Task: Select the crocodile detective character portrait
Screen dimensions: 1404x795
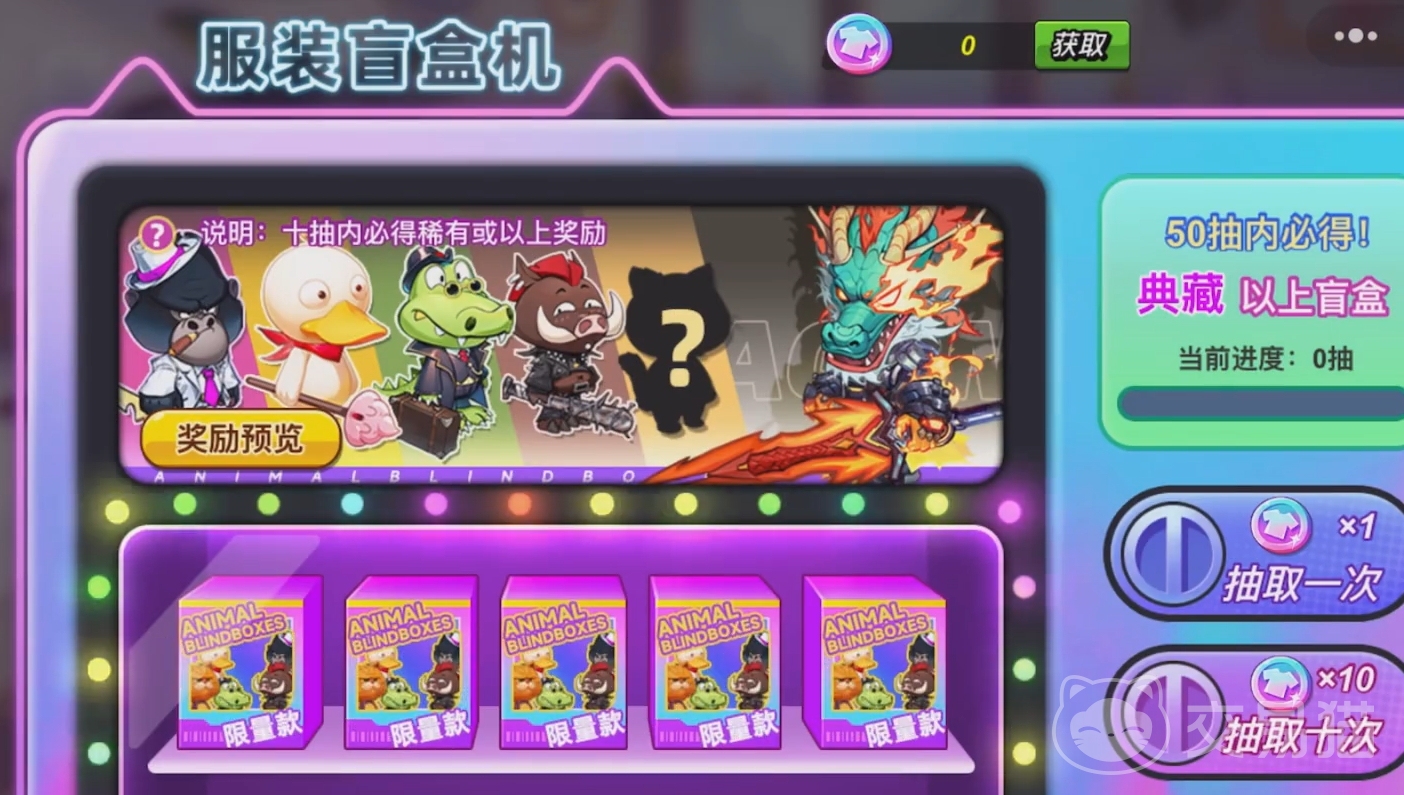Action: coord(450,330)
